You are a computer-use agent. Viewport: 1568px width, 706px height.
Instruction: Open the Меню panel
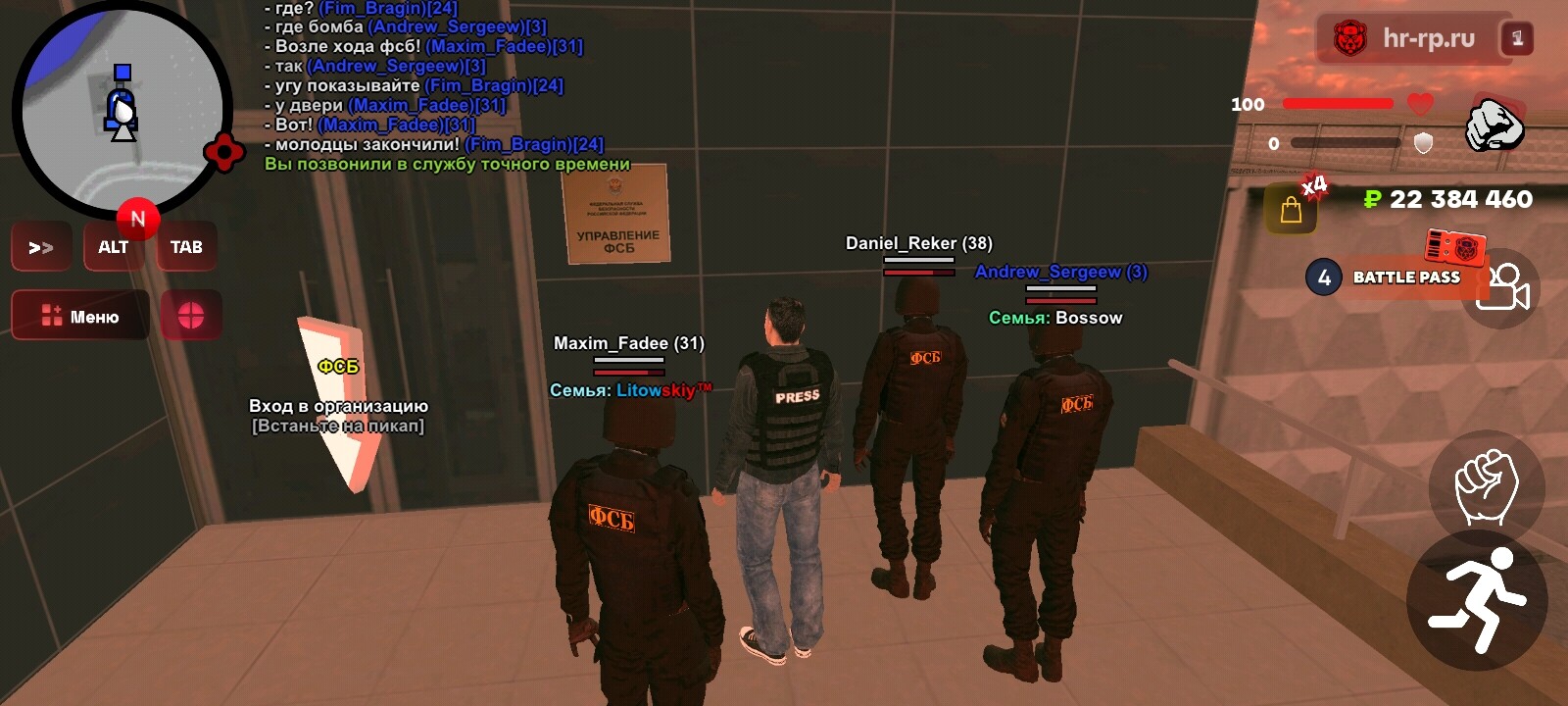click(79, 315)
